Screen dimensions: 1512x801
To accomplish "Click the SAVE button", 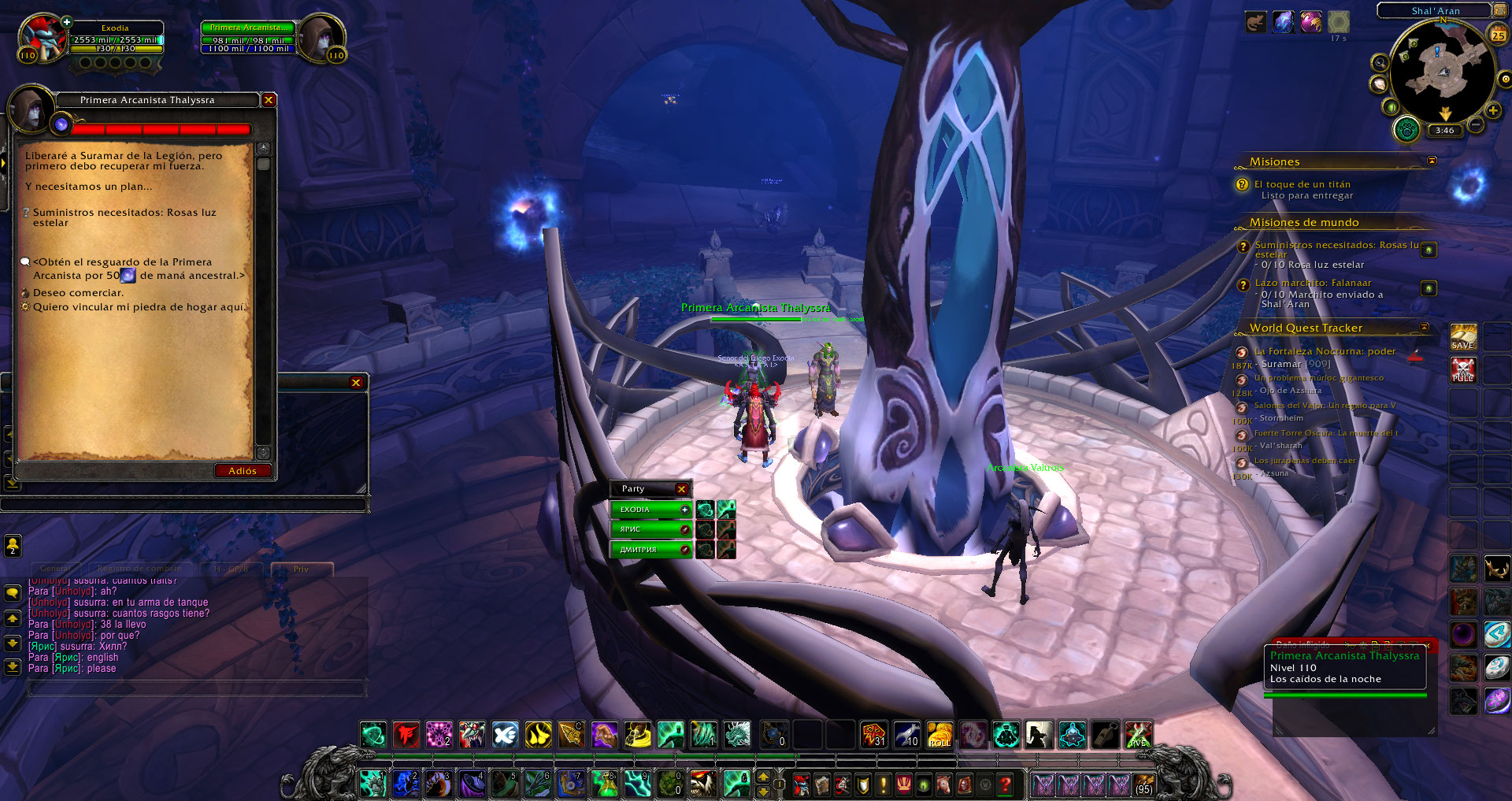I will 1463,336.
